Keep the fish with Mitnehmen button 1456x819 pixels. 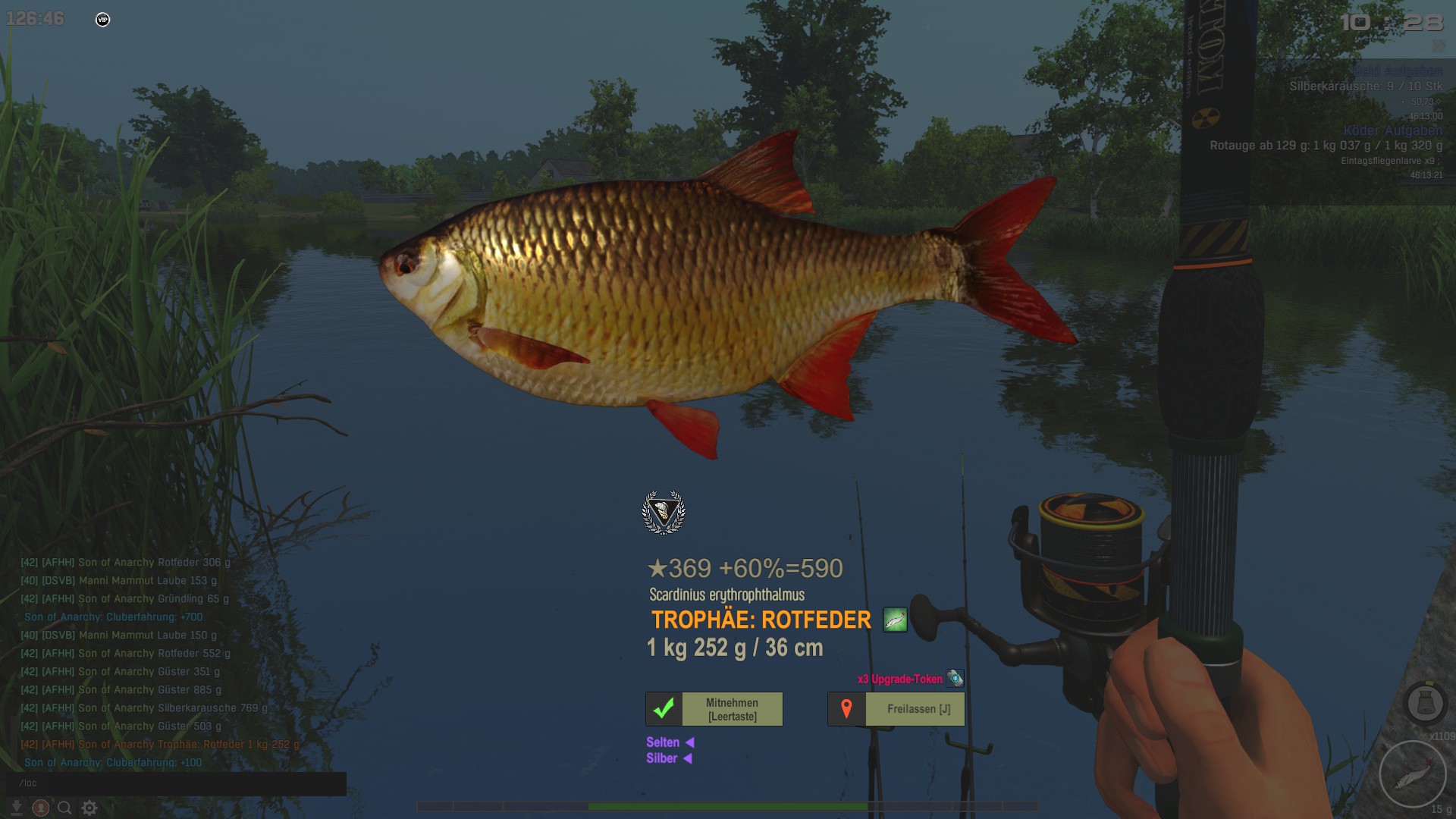[x=714, y=709]
